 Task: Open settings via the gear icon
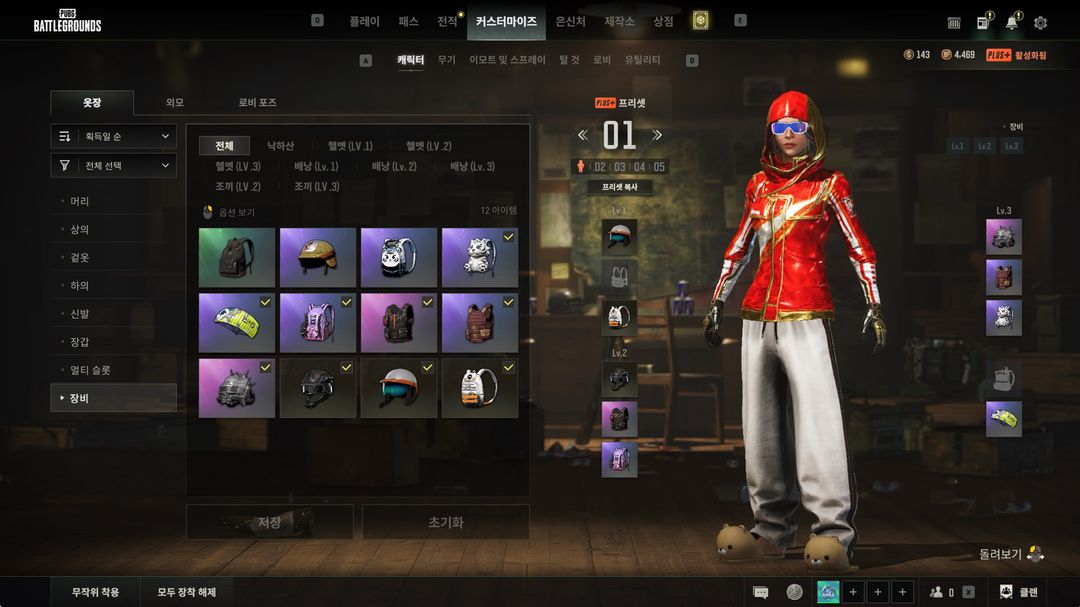pos(1040,22)
